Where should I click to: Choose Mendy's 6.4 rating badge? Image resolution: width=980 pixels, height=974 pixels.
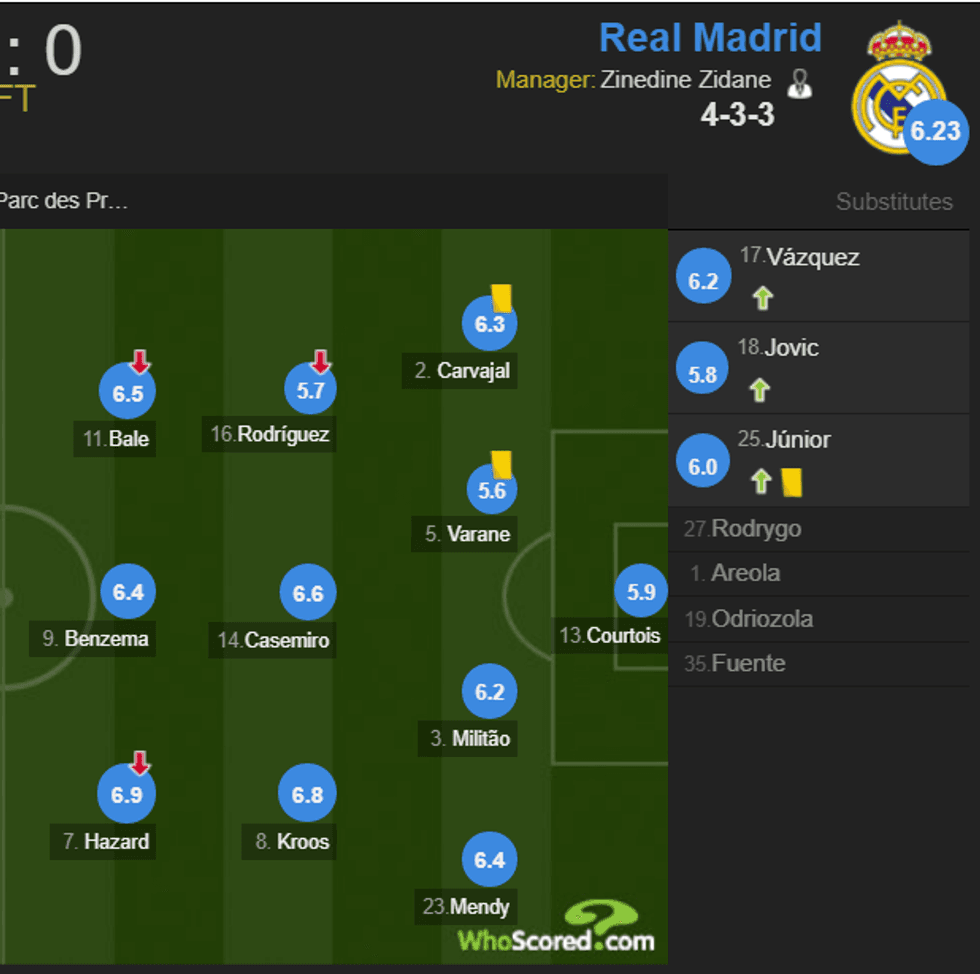click(490, 860)
